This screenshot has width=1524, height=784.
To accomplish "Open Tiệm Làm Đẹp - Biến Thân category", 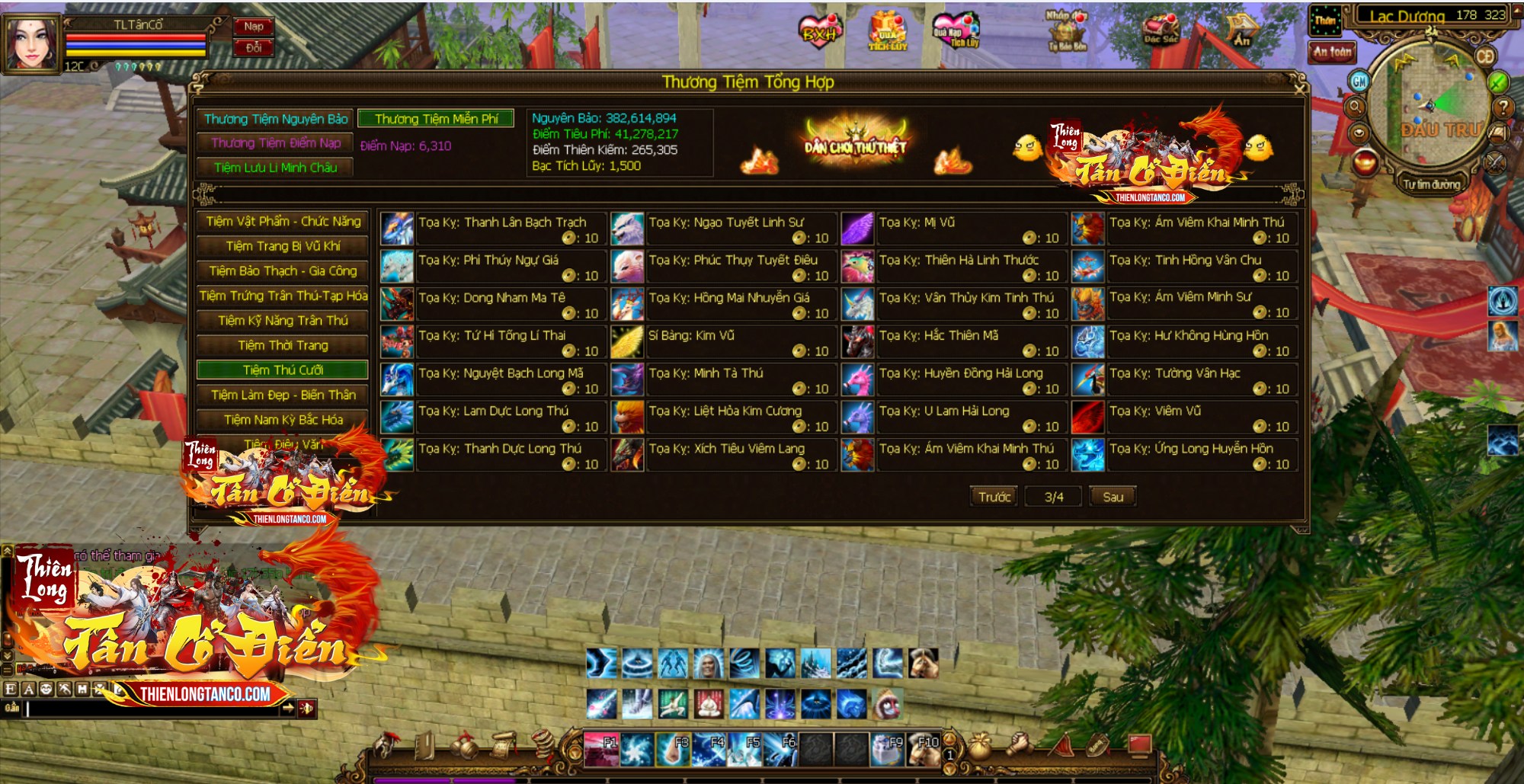I will (x=283, y=395).
